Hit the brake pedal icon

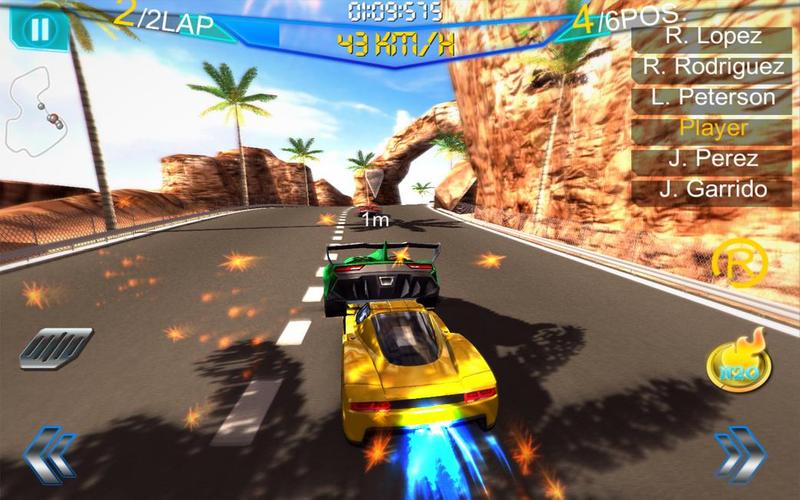coord(56,347)
